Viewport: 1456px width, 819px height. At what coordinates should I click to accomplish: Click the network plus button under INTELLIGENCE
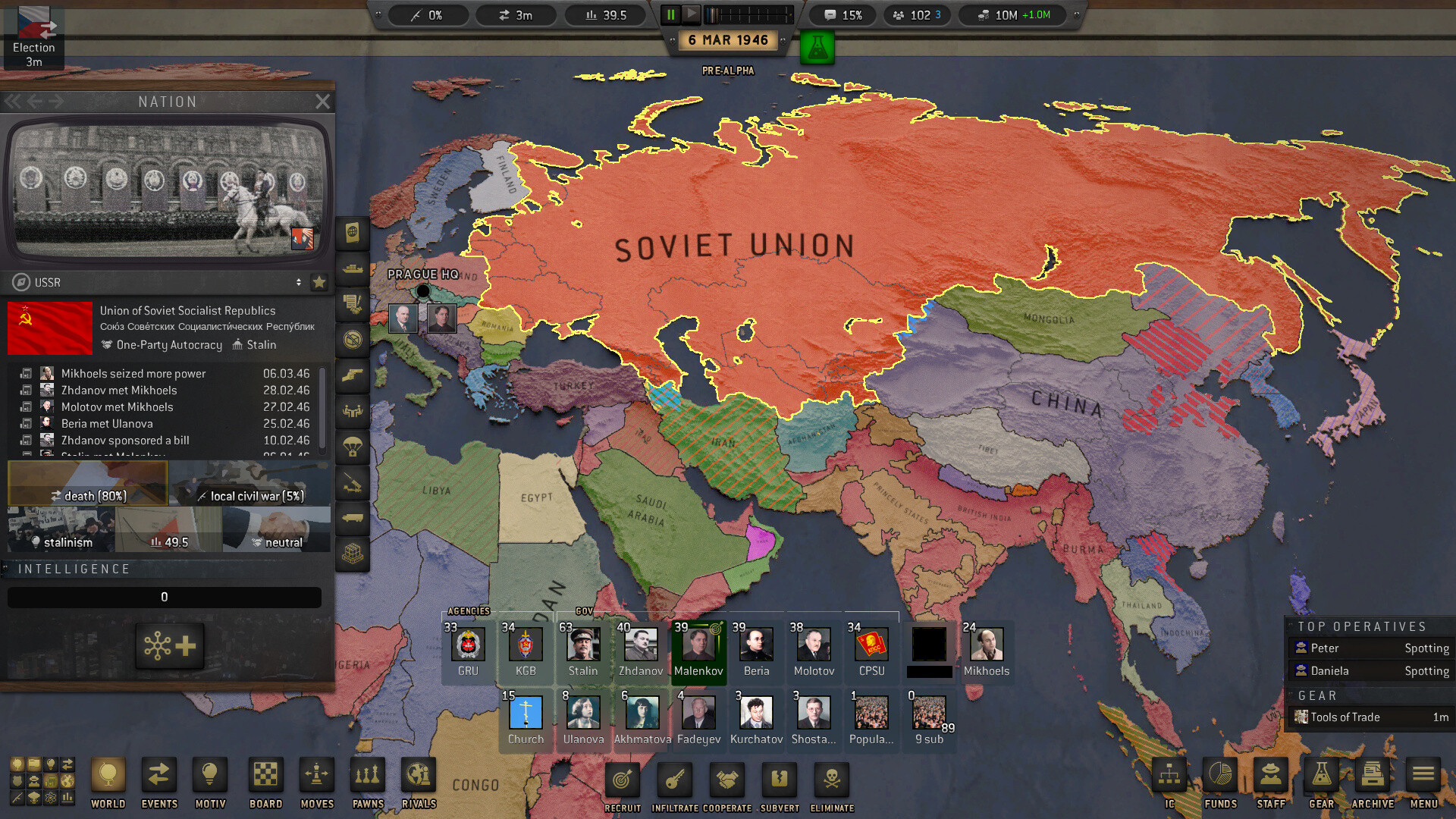click(168, 647)
